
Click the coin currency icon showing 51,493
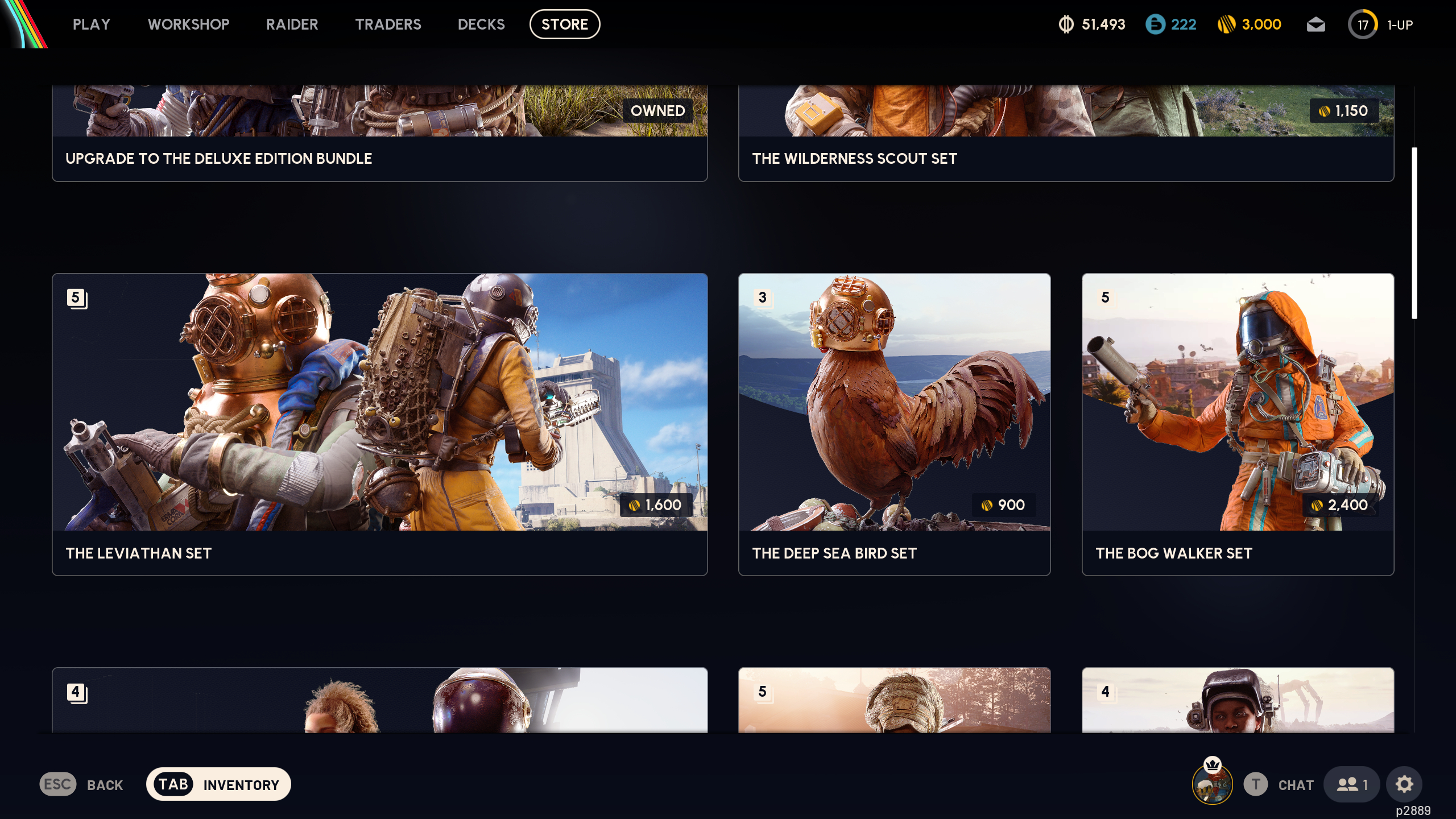pyautogui.click(x=1066, y=24)
